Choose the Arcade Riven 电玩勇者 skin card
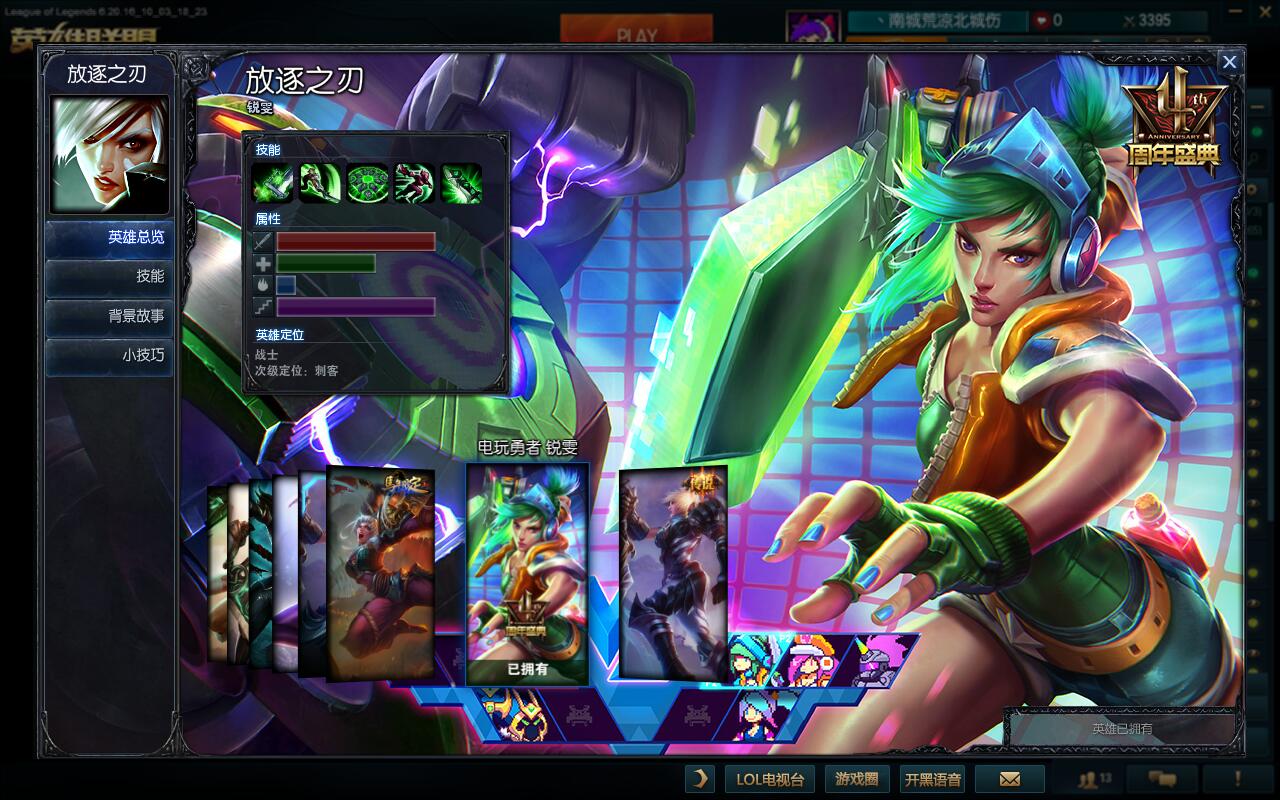 [527, 573]
